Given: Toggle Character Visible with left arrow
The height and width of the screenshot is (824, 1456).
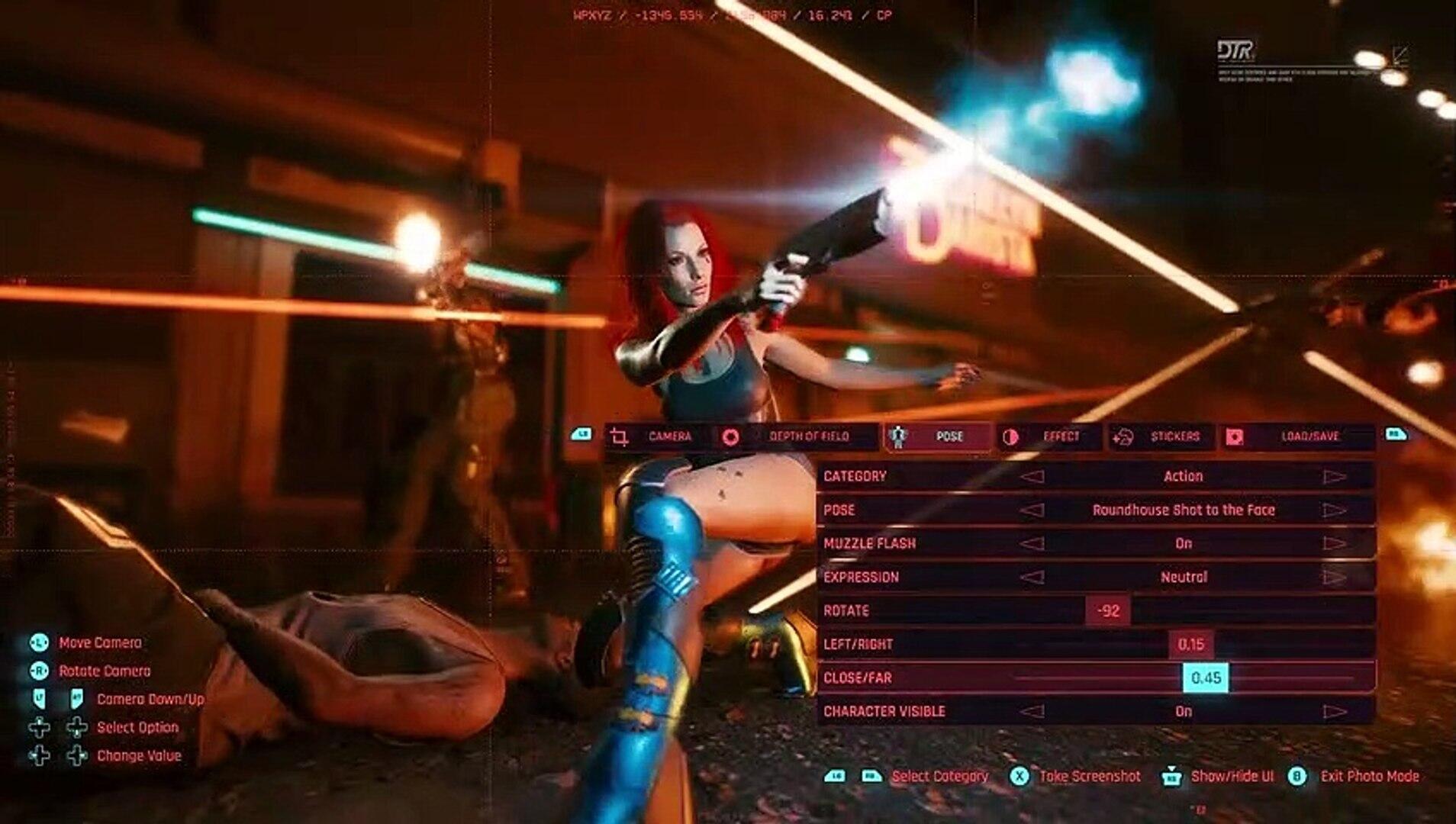Looking at the screenshot, I should (x=1032, y=712).
